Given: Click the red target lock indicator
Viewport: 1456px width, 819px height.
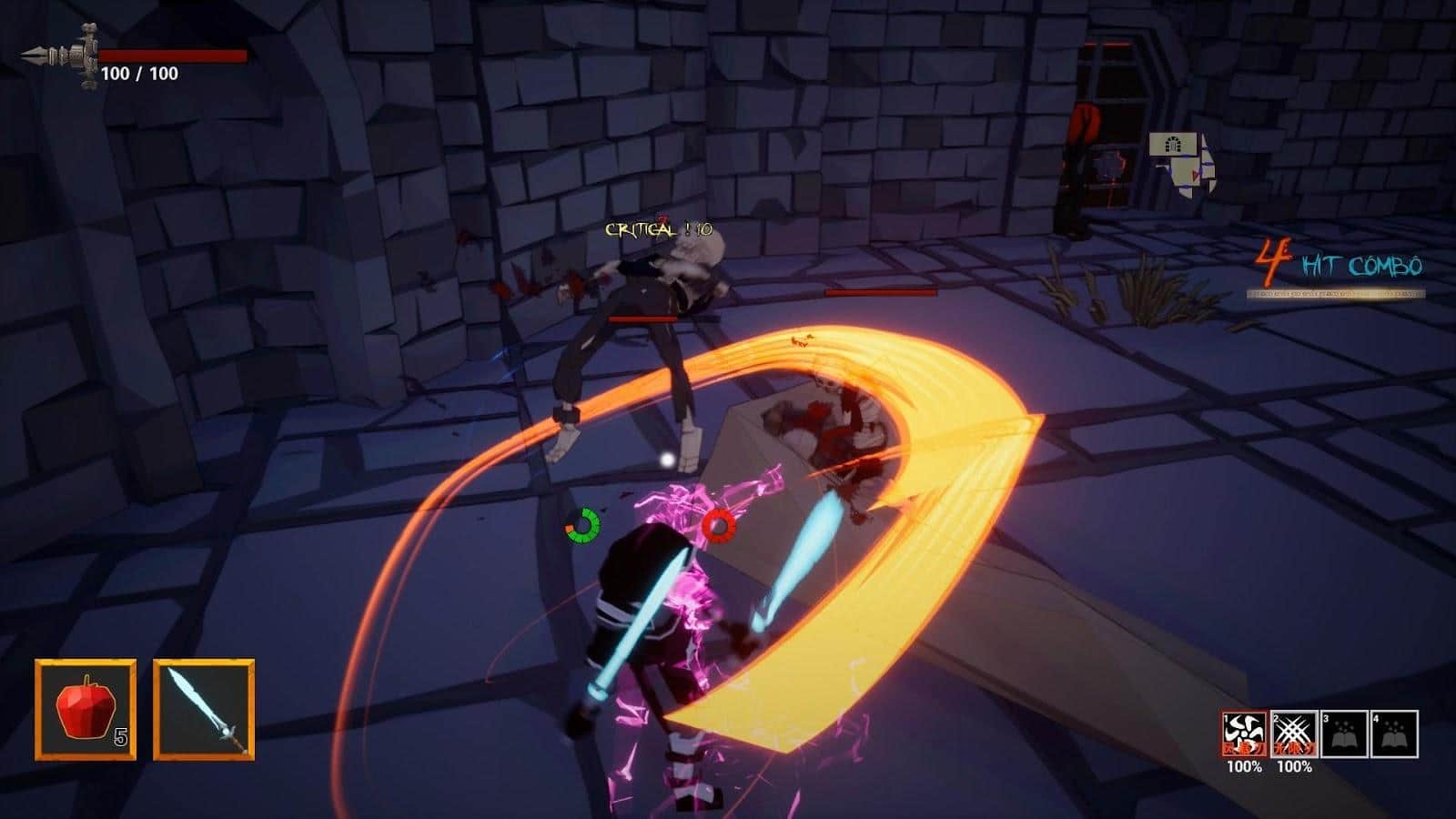Looking at the screenshot, I should pyautogui.click(x=718, y=525).
